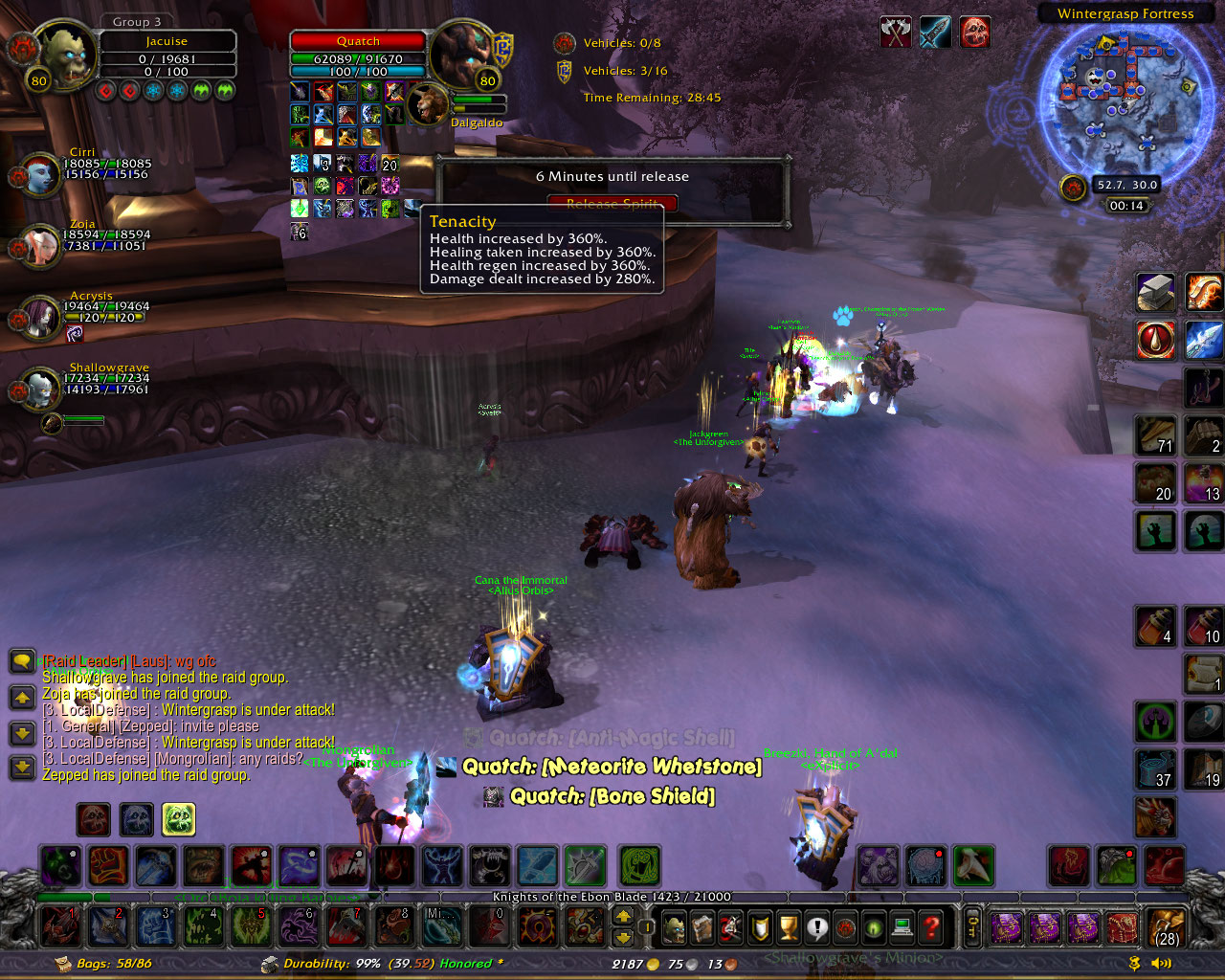Click the PvP faction icon below the minimap
Screen dimensions: 1225x980
pyautogui.click(x=1073, y=187)
